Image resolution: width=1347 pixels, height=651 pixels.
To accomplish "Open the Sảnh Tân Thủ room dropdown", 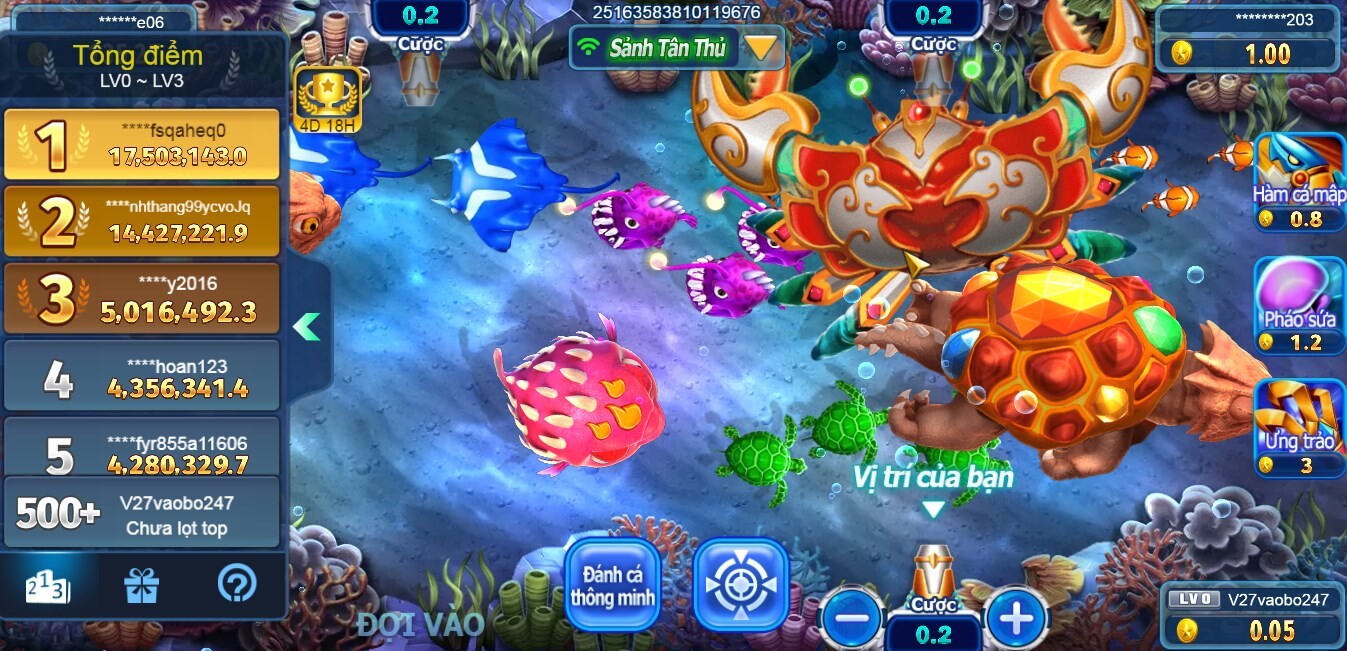I will (761, 47).
